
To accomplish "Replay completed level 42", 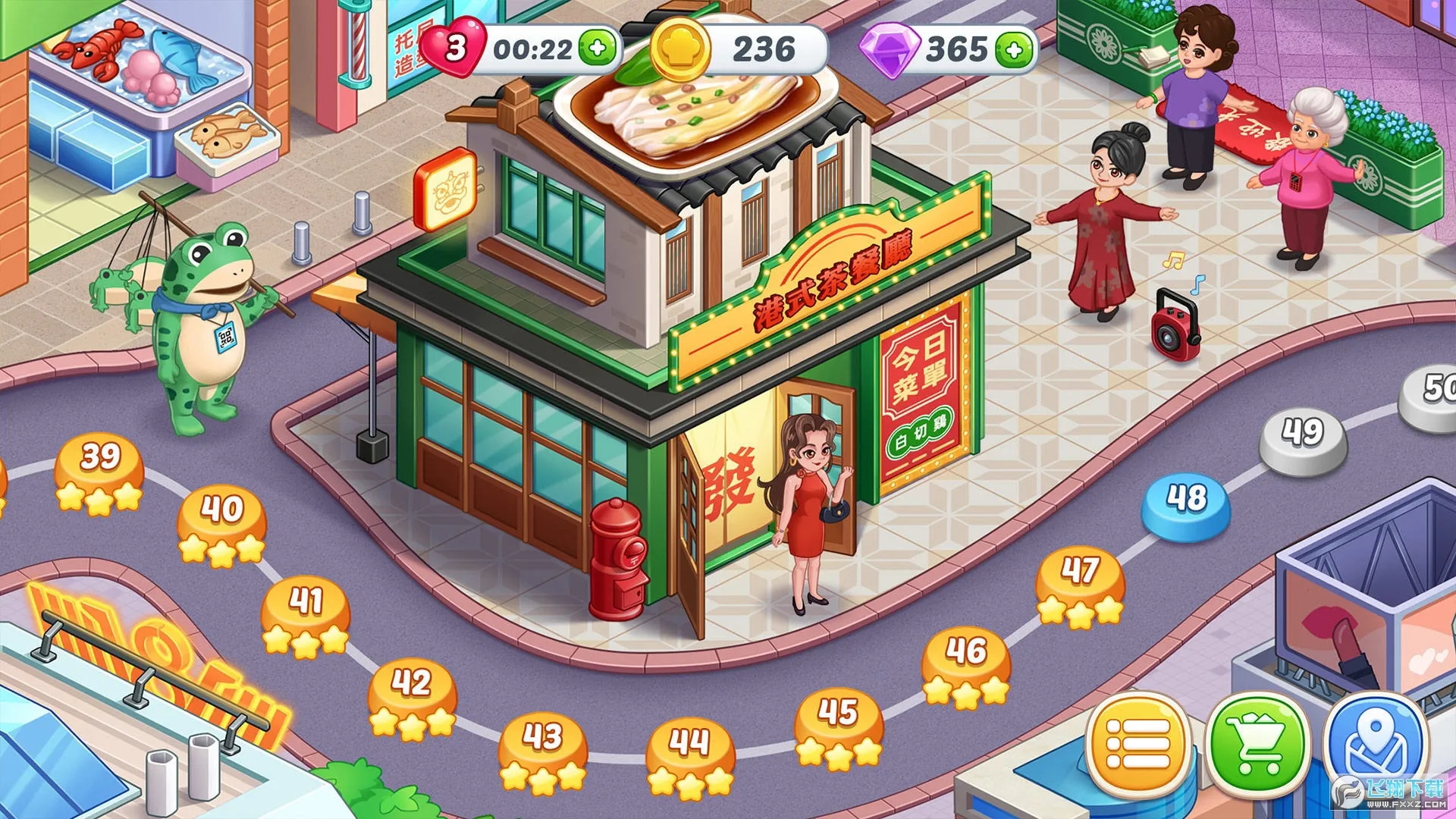I will [412, 694].
